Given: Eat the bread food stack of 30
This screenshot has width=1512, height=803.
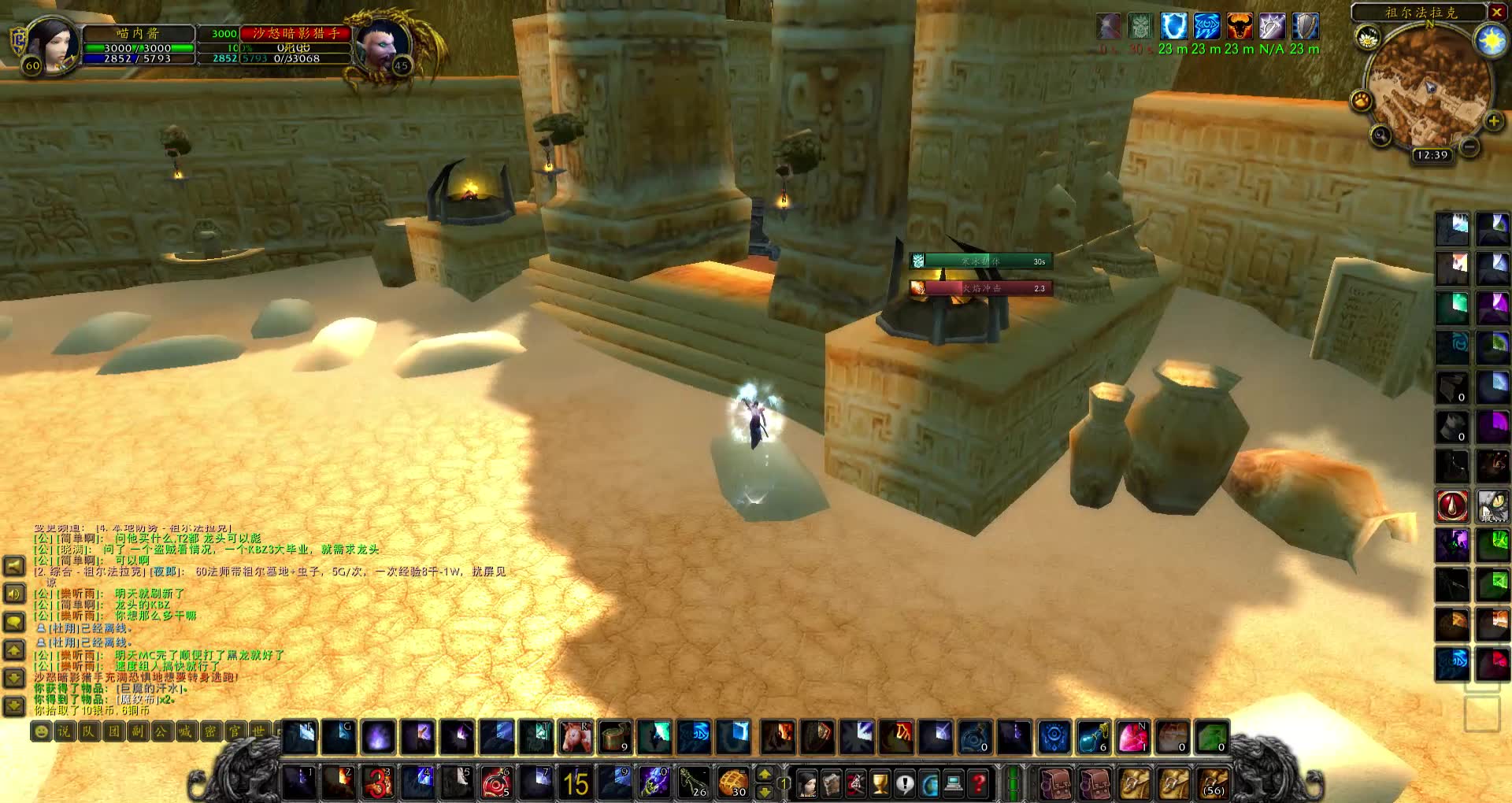Looking at the screenshot, I should click(x=733, y=783).
